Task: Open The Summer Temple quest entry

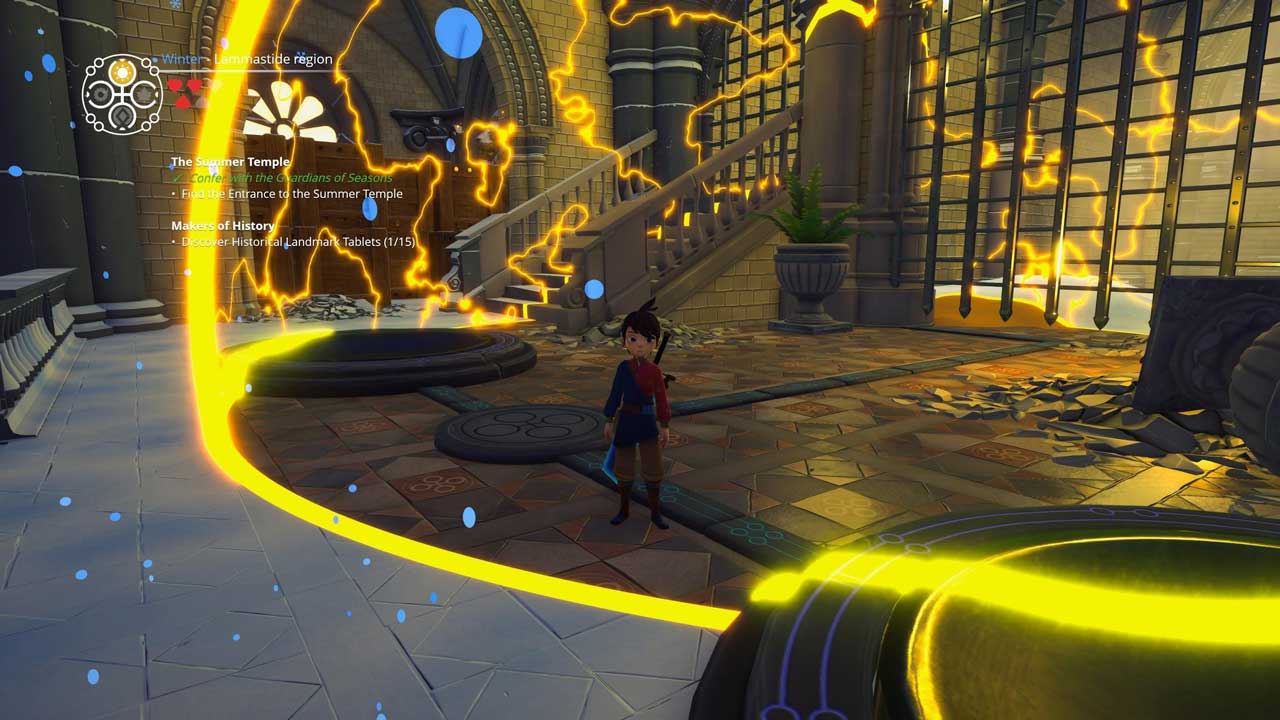Action: (x=230, y=161)
